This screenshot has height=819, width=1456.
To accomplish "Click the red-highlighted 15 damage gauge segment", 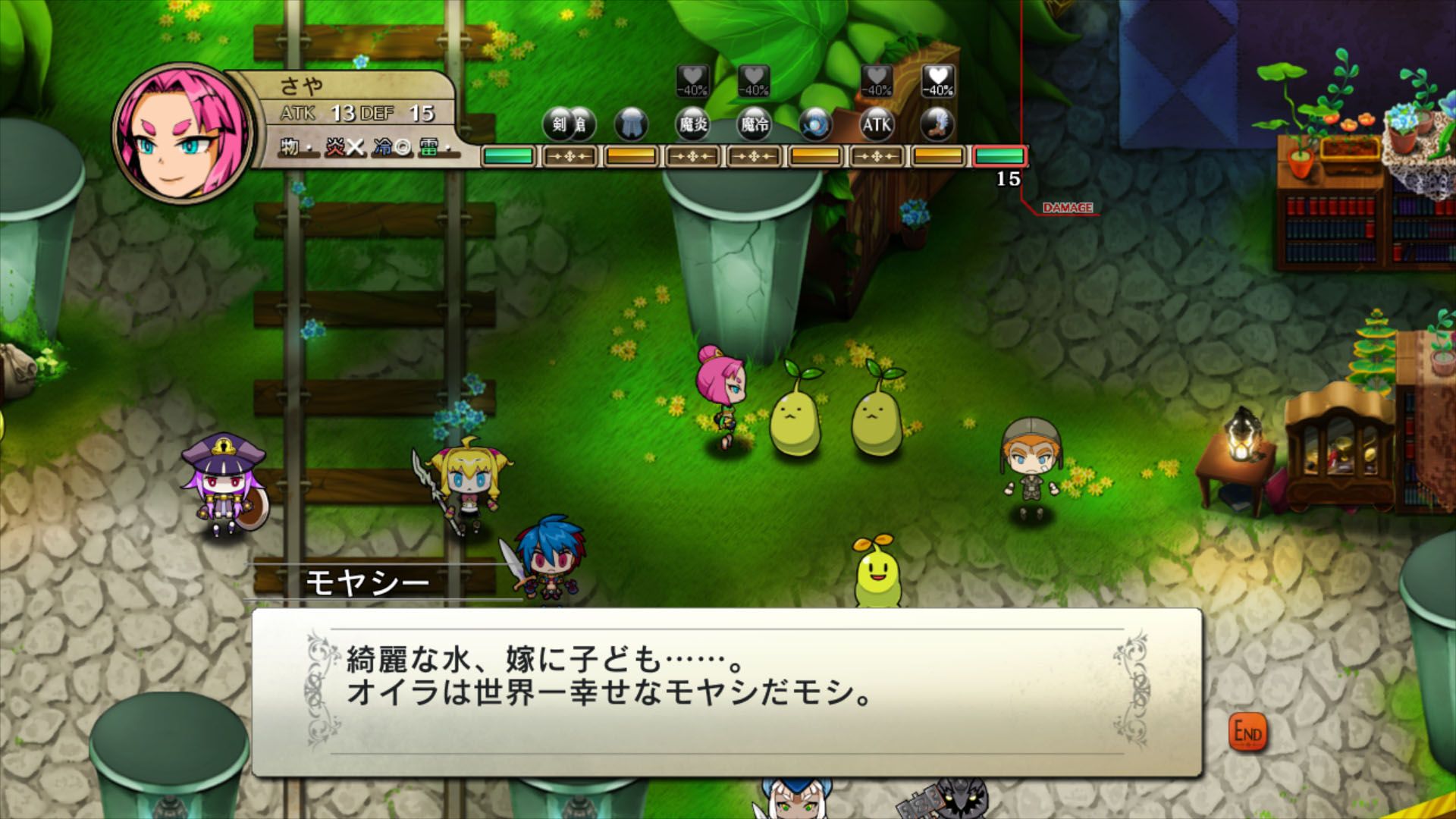I will pos(1001,157).
